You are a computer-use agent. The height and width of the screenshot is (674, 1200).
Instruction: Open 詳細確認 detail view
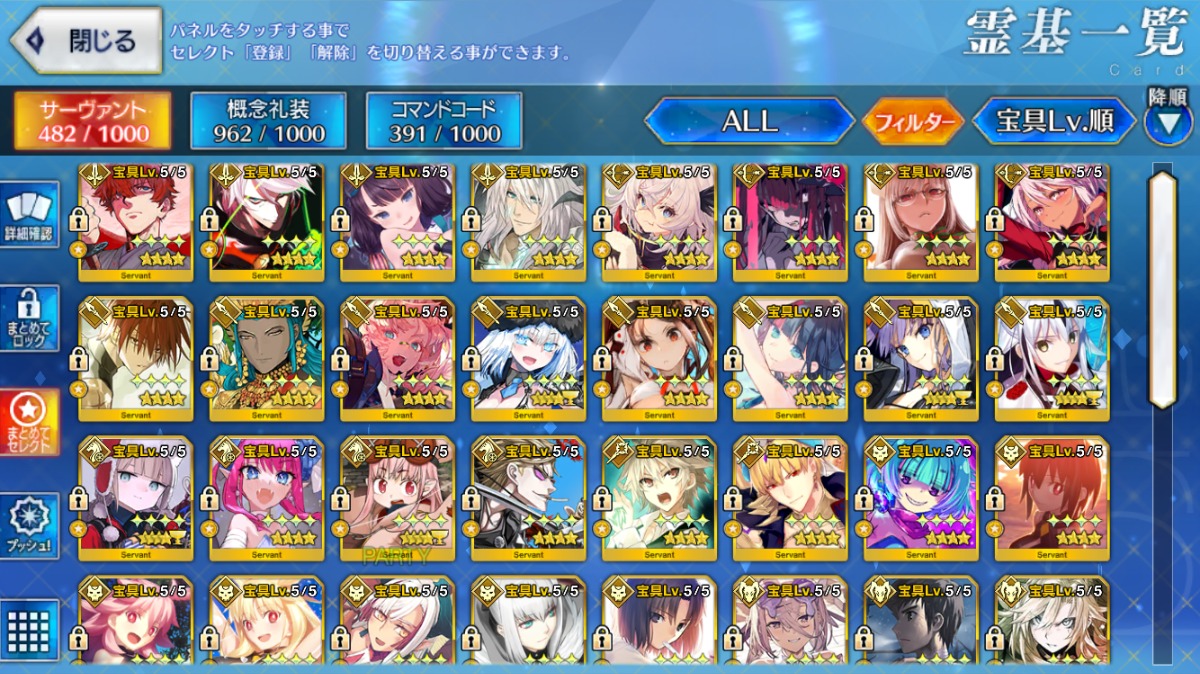pos(30,214)
